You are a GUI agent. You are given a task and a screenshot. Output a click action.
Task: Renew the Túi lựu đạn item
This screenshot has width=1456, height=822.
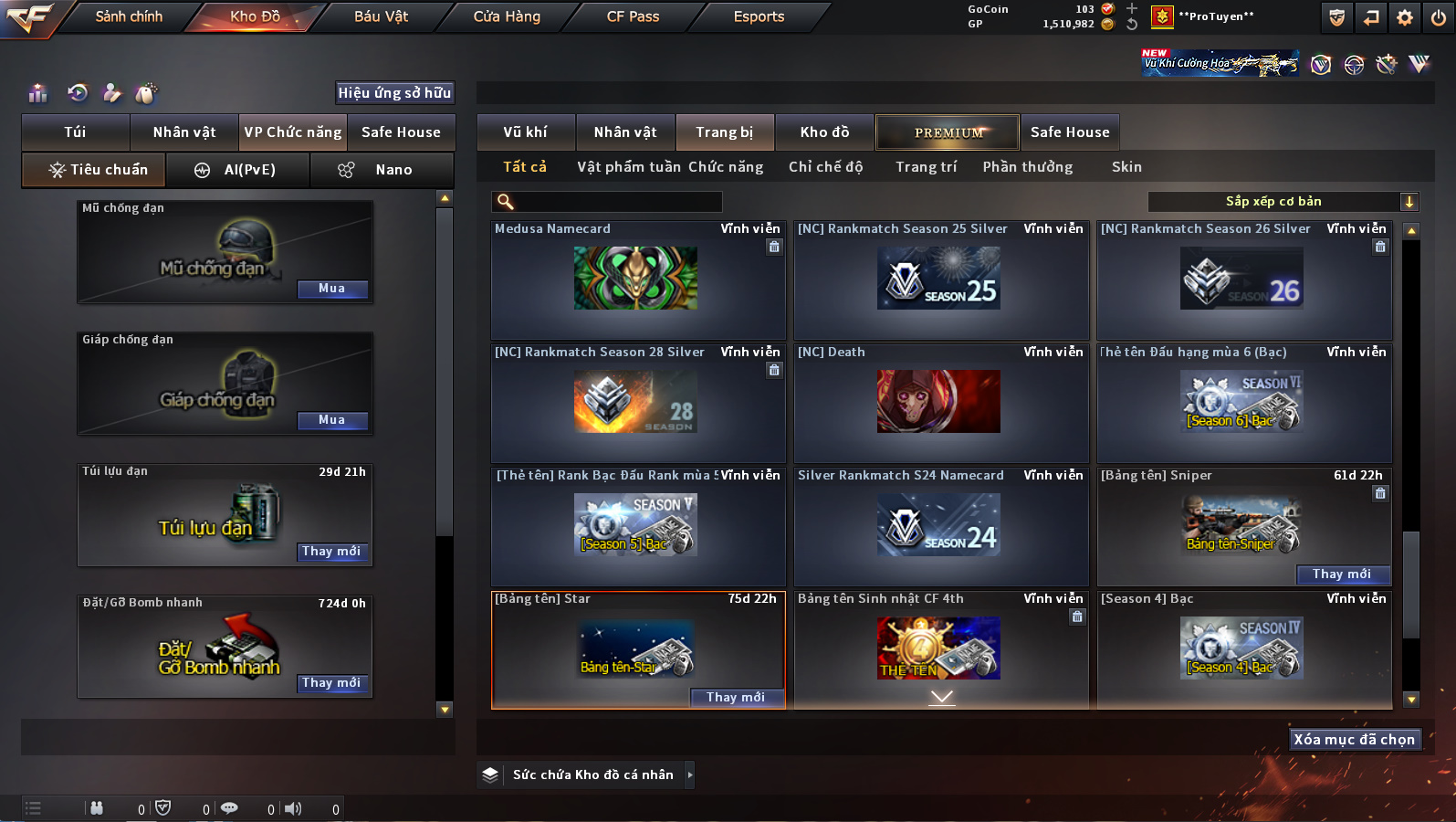click(331, 552)
